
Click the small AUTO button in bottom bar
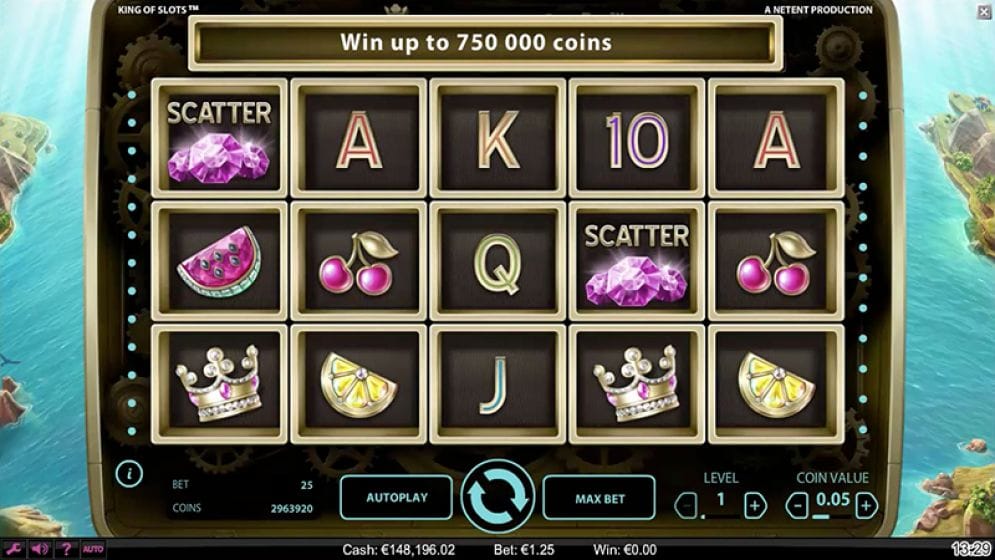pos(92,549)
